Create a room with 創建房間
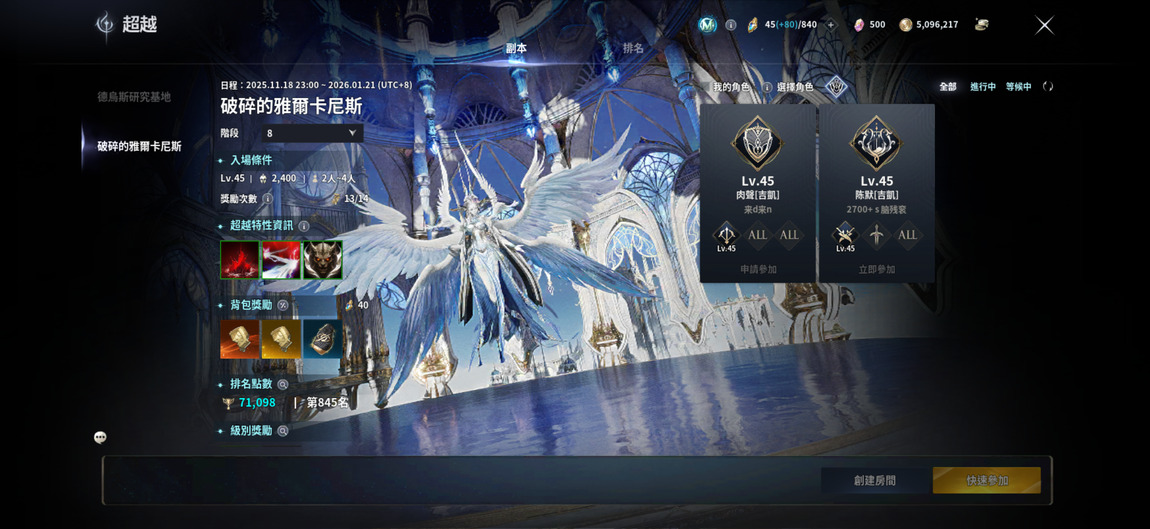1150x529 pixels. click(875, 480)
